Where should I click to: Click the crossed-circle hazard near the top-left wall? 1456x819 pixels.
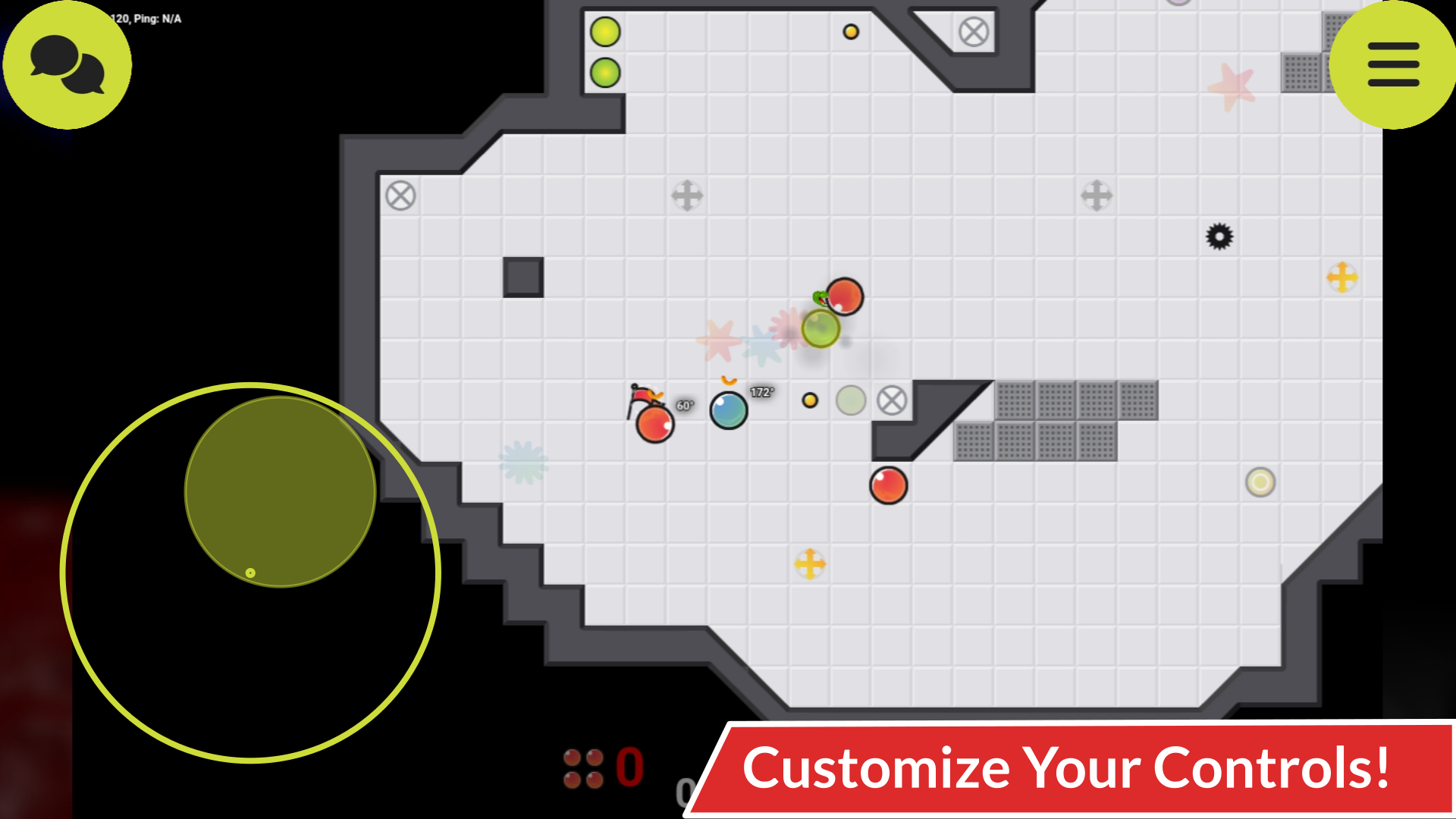(x=400, y=196)
